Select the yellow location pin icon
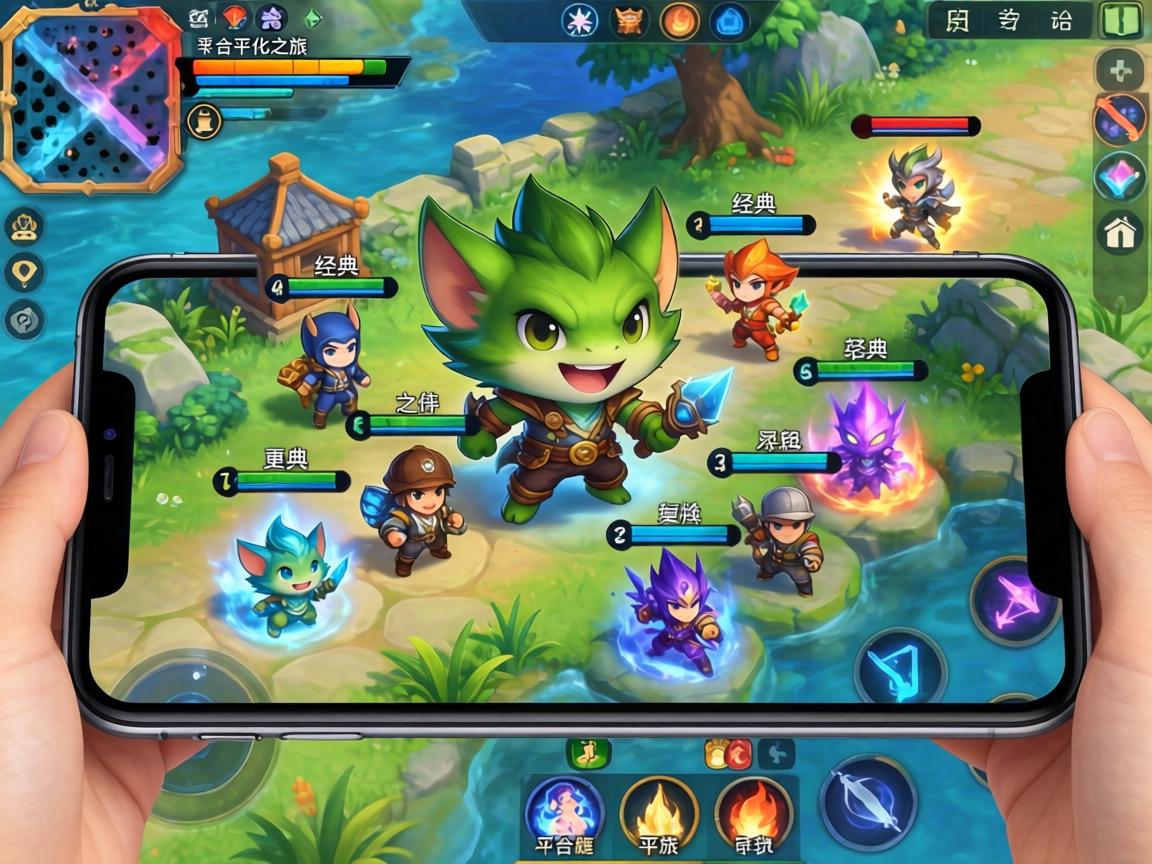 (23, 272)
